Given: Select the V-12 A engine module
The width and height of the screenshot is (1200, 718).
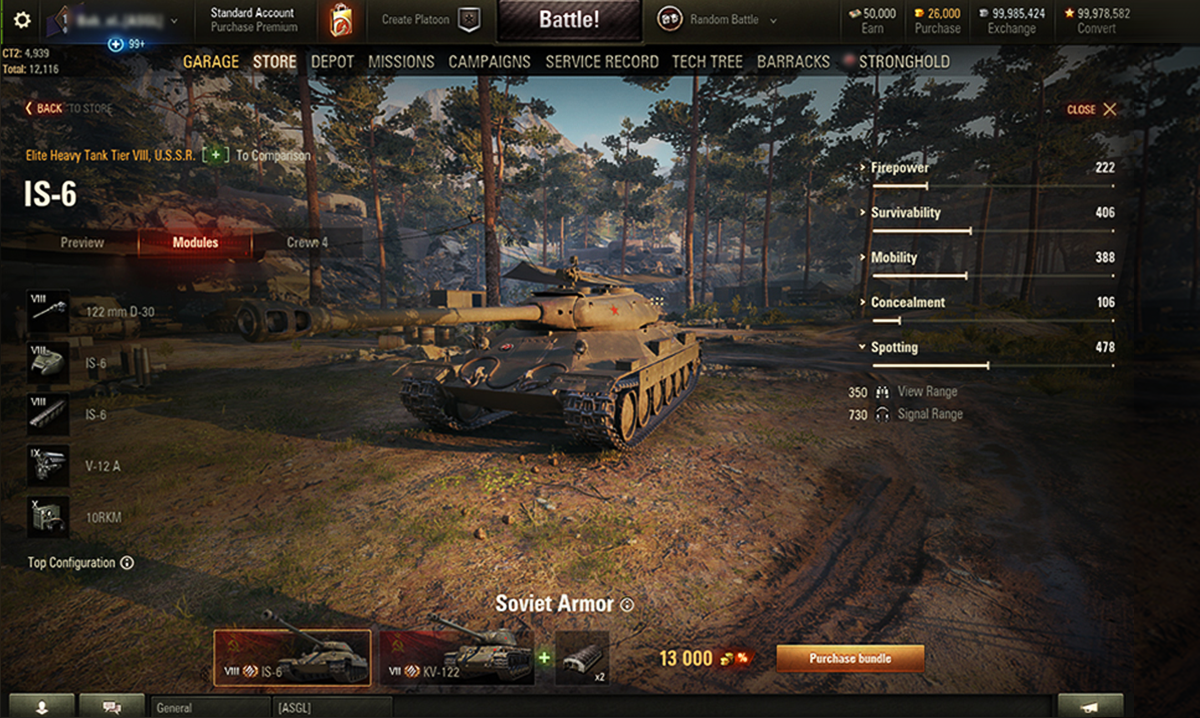Looking at the screenshot, I should pos(49,466).
